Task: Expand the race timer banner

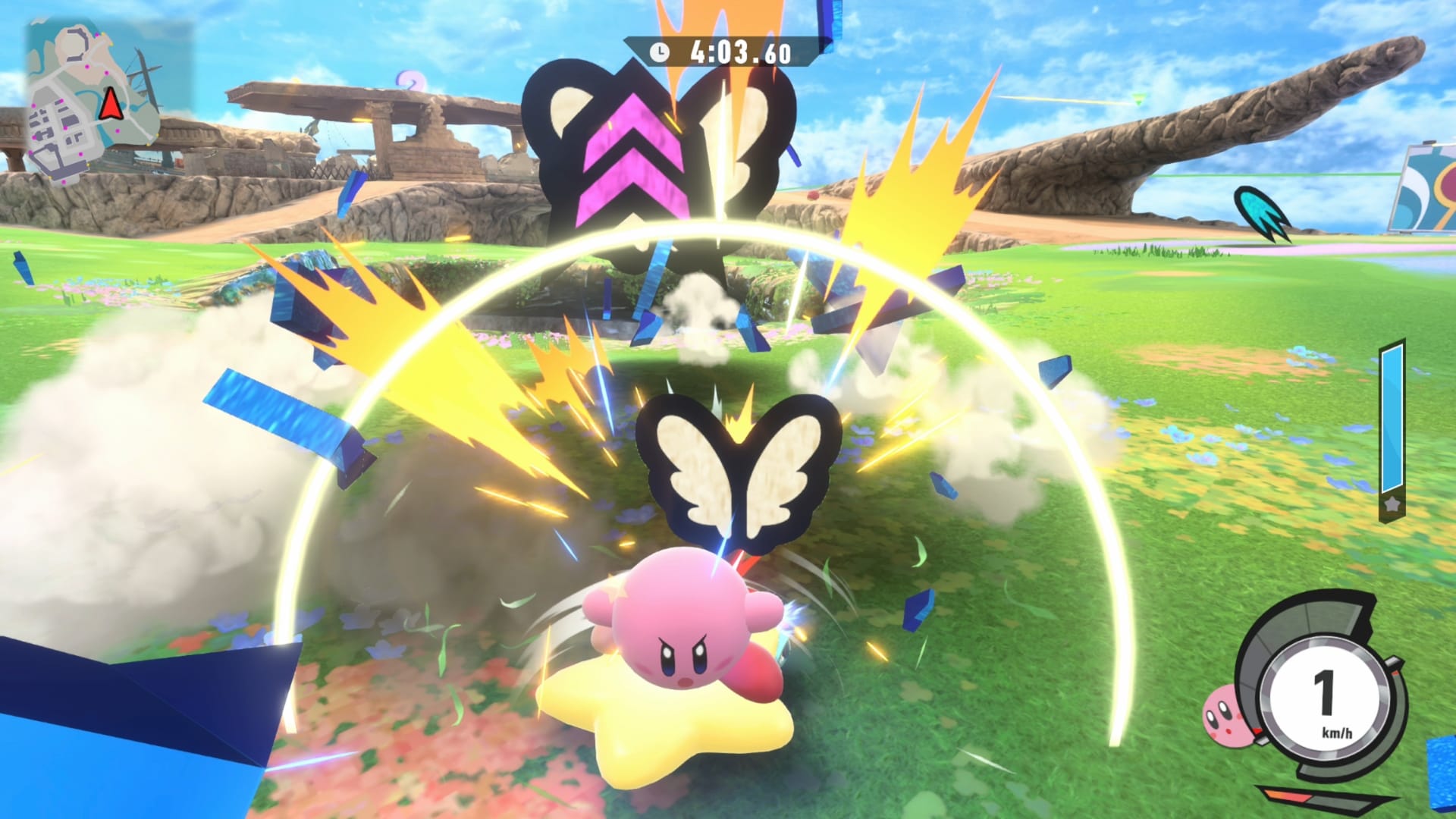Action: [x=724, y=52]
